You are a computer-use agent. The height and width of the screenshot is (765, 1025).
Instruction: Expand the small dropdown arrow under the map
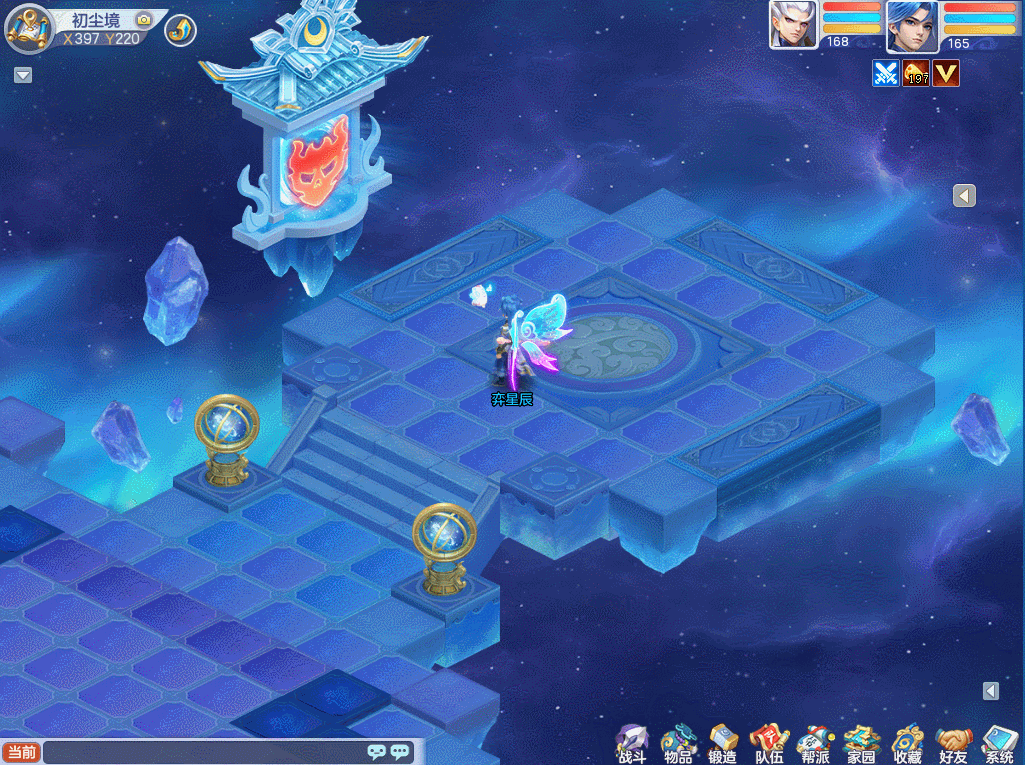pos(23,75)
